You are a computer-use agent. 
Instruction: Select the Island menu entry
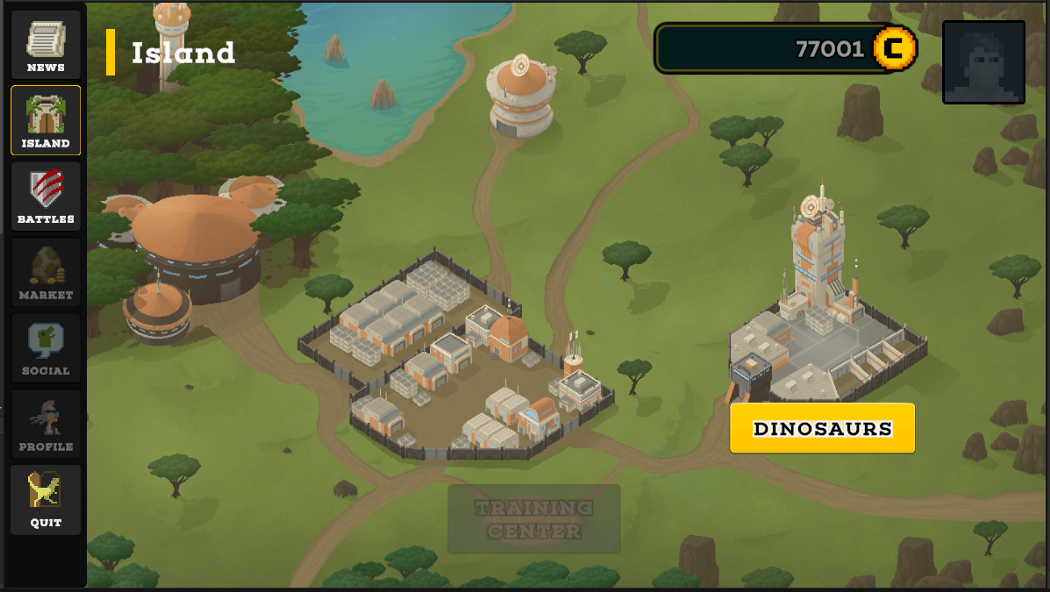(46, 120)
